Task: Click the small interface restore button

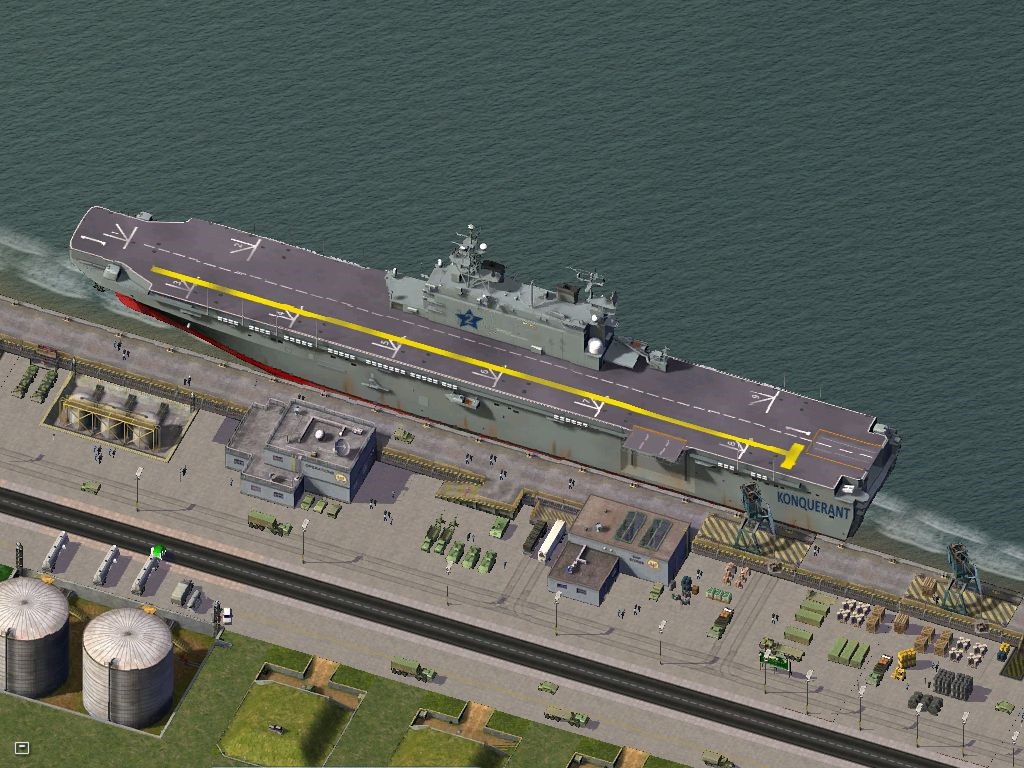Action: point(22,747)
